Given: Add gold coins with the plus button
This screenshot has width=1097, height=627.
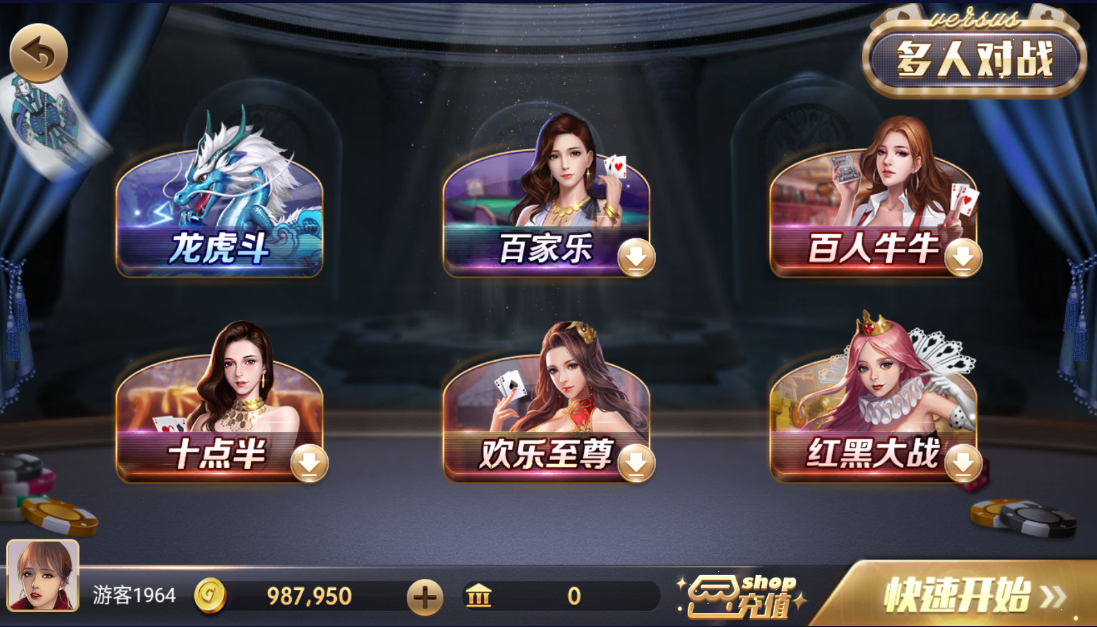Looking at the screenshot, I should [425, 597].
